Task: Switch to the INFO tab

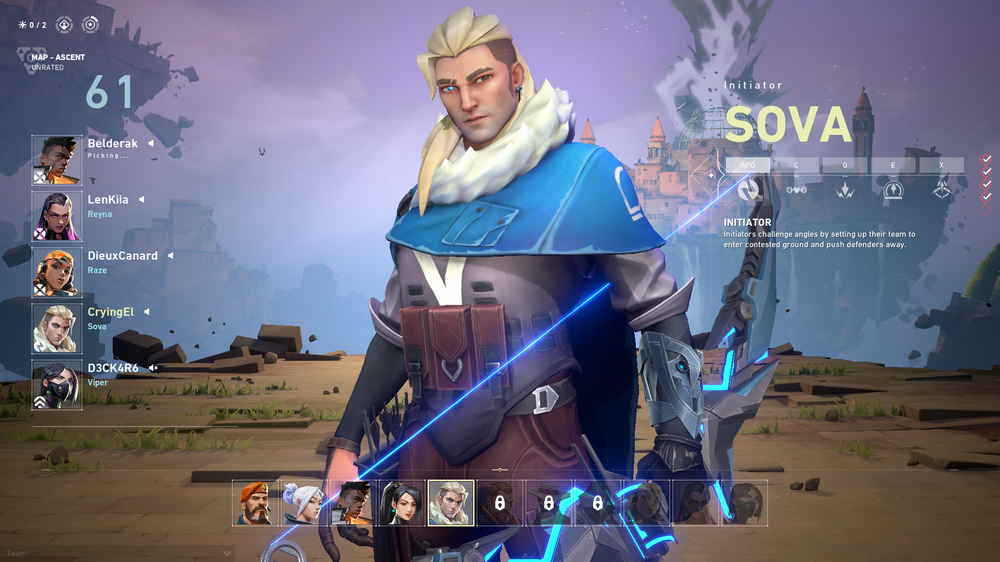Action: [x=747, y=165]
